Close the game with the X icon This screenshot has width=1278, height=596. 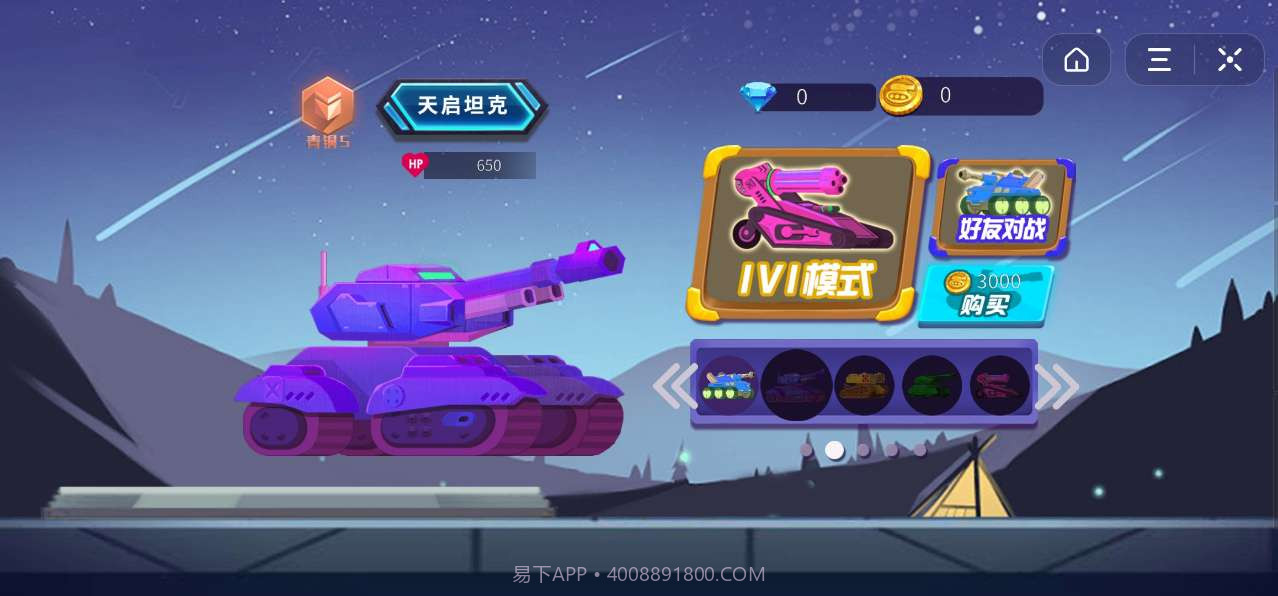point(1230,60)
